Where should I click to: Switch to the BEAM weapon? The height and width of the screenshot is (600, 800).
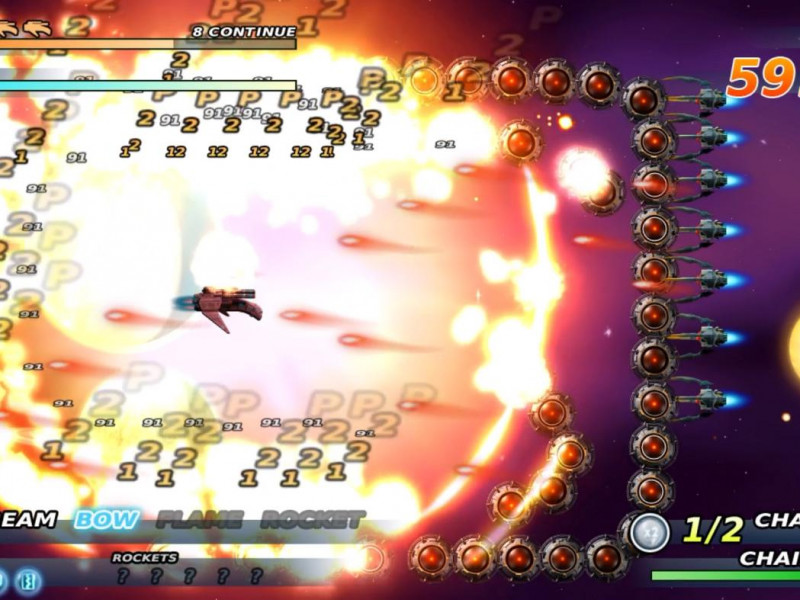(27, 520)
